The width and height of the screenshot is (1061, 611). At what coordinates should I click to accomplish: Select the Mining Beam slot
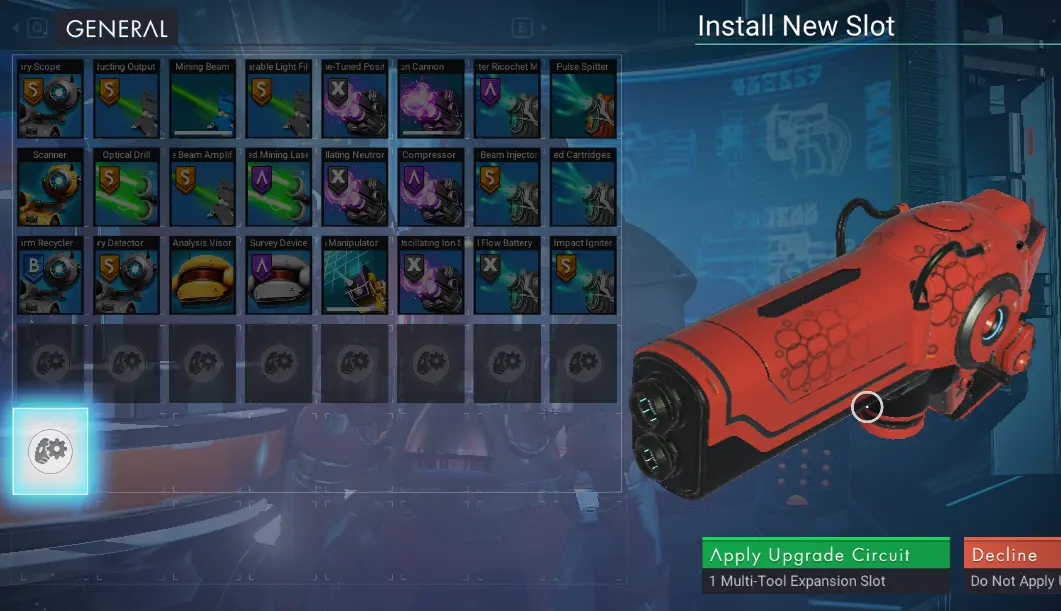(x=202, y=100)
